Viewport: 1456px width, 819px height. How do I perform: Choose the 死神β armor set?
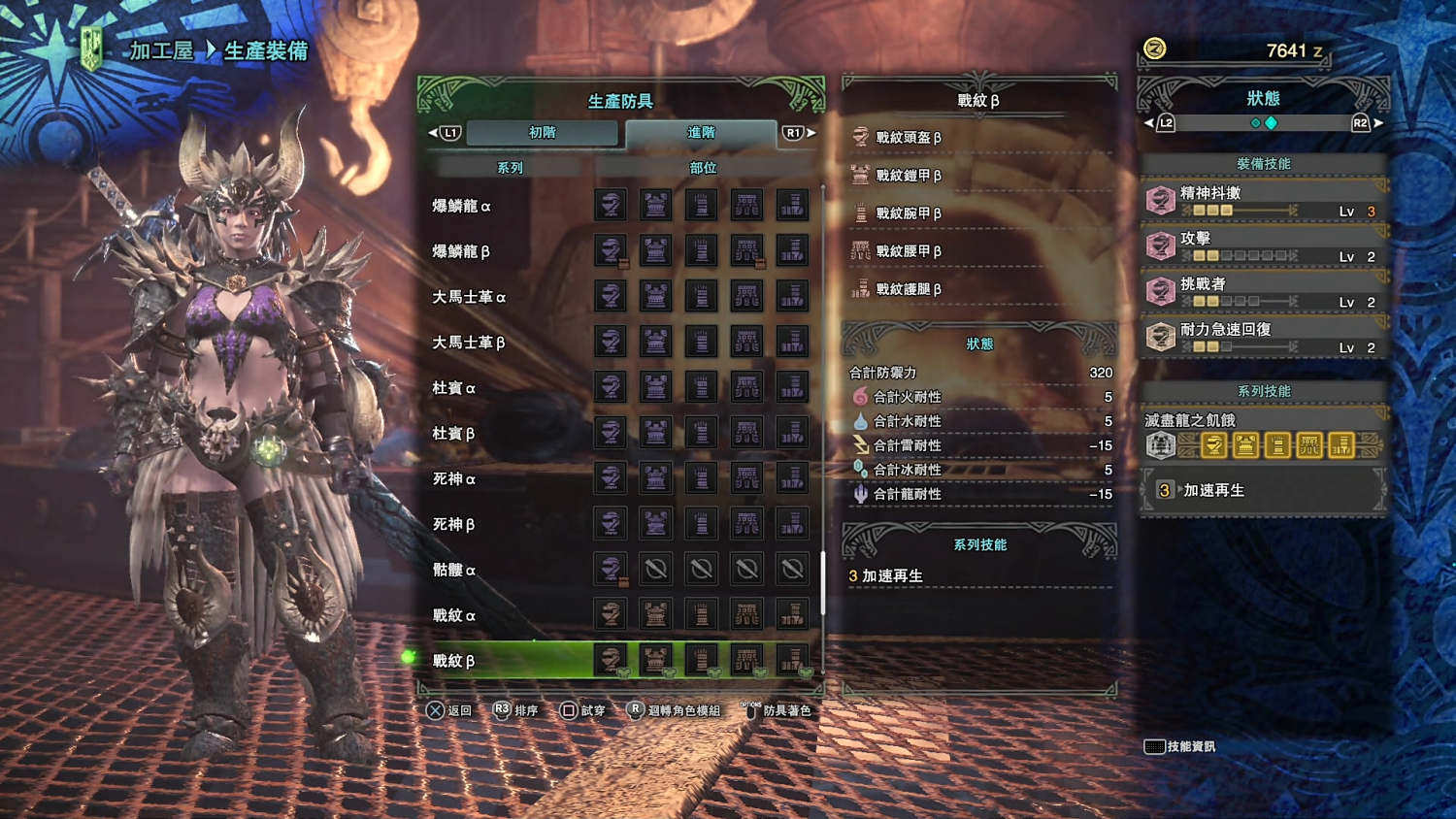[x=454, y=525]
